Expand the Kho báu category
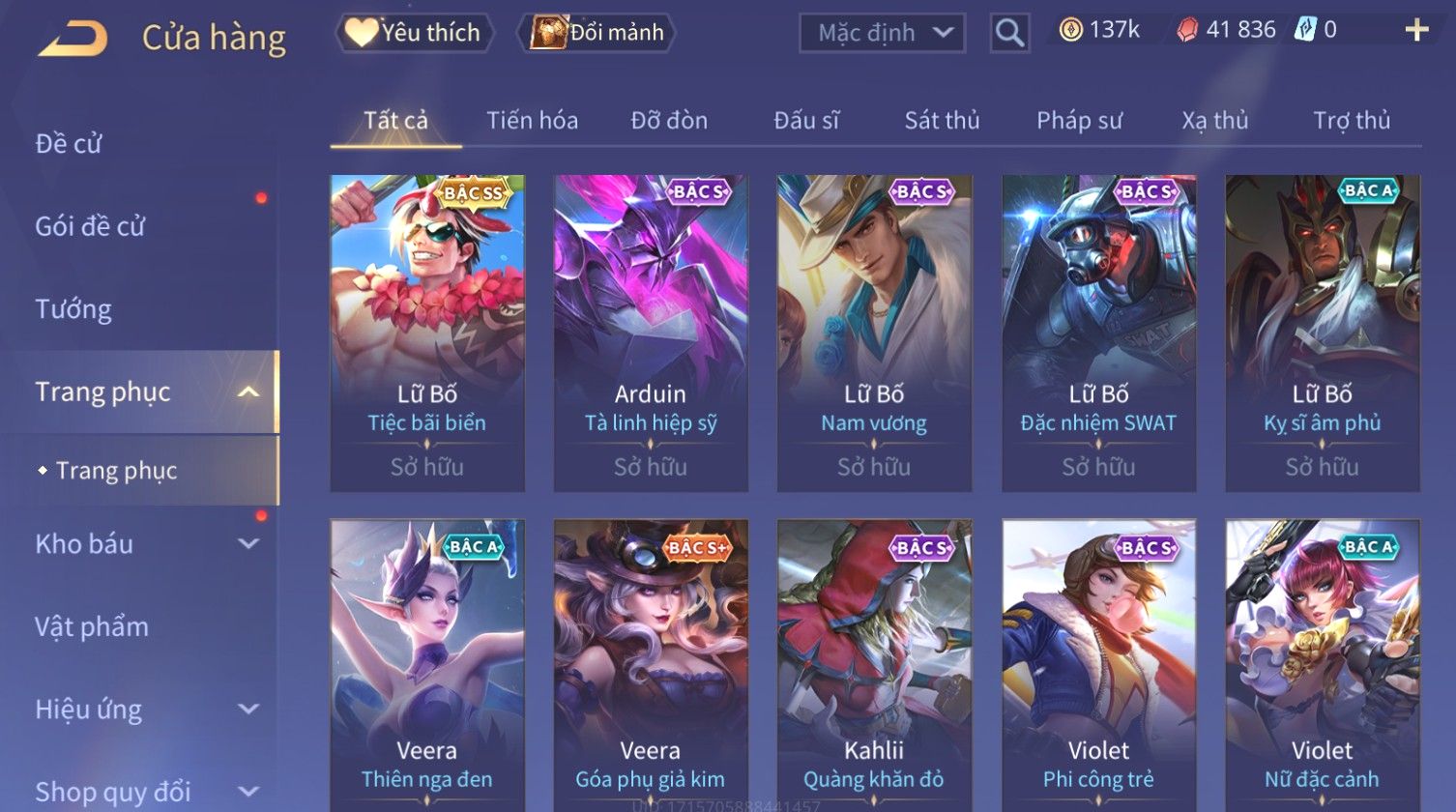This screenshot has height=812, width=1456. (145, 544)
